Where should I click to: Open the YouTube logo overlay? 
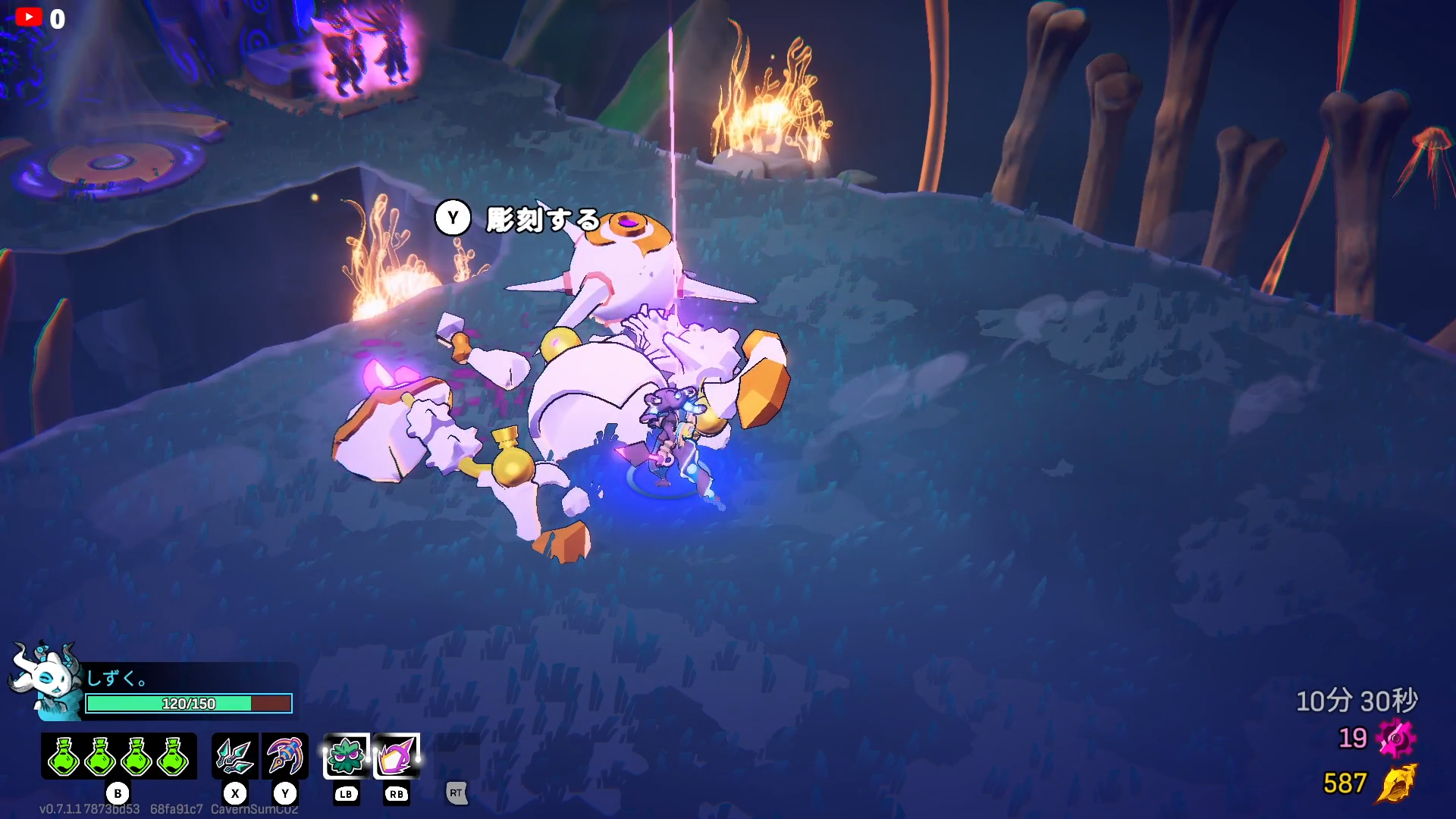pos(29,17)
